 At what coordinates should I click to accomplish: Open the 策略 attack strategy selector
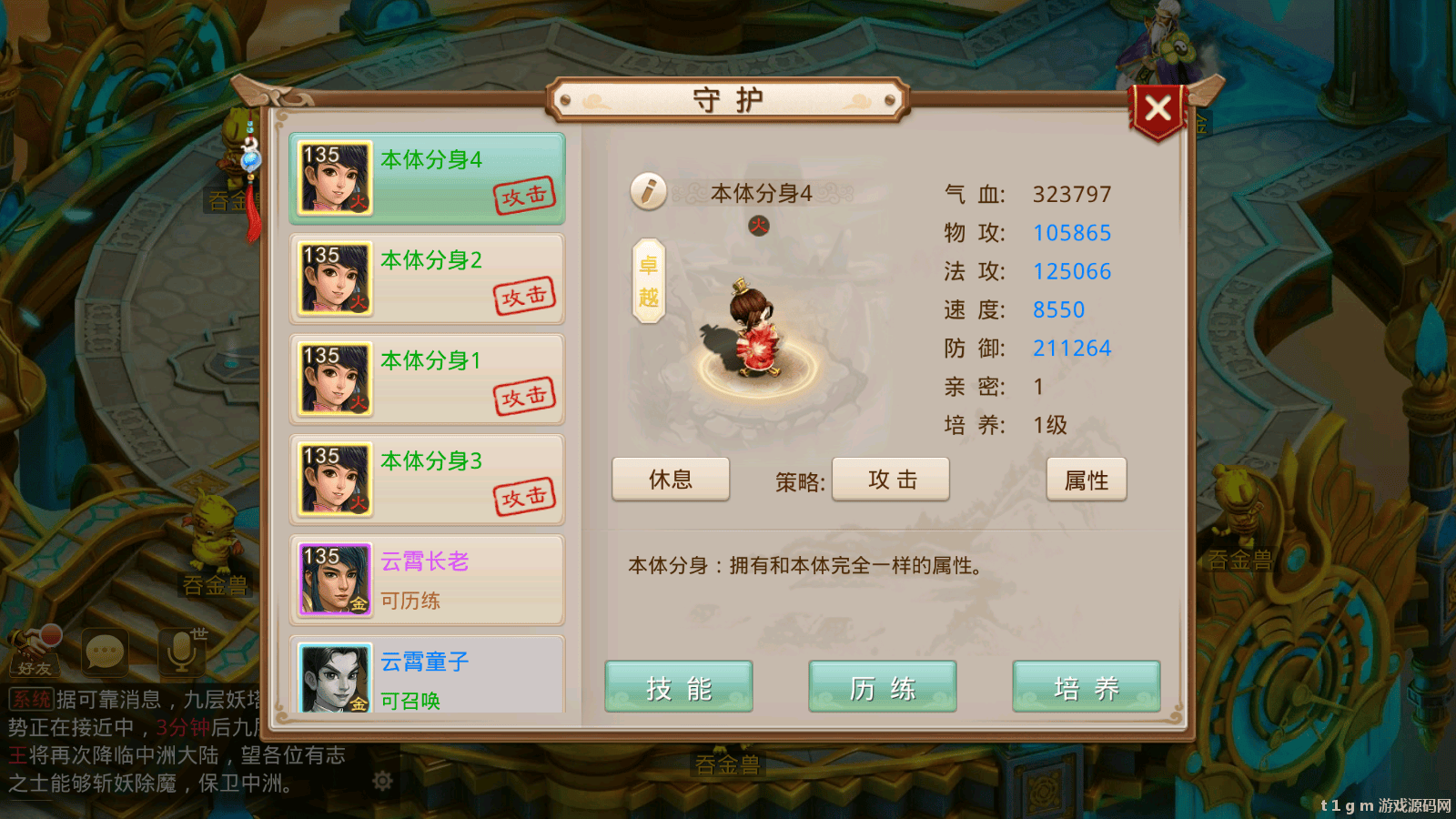click(x=890, y=480)
